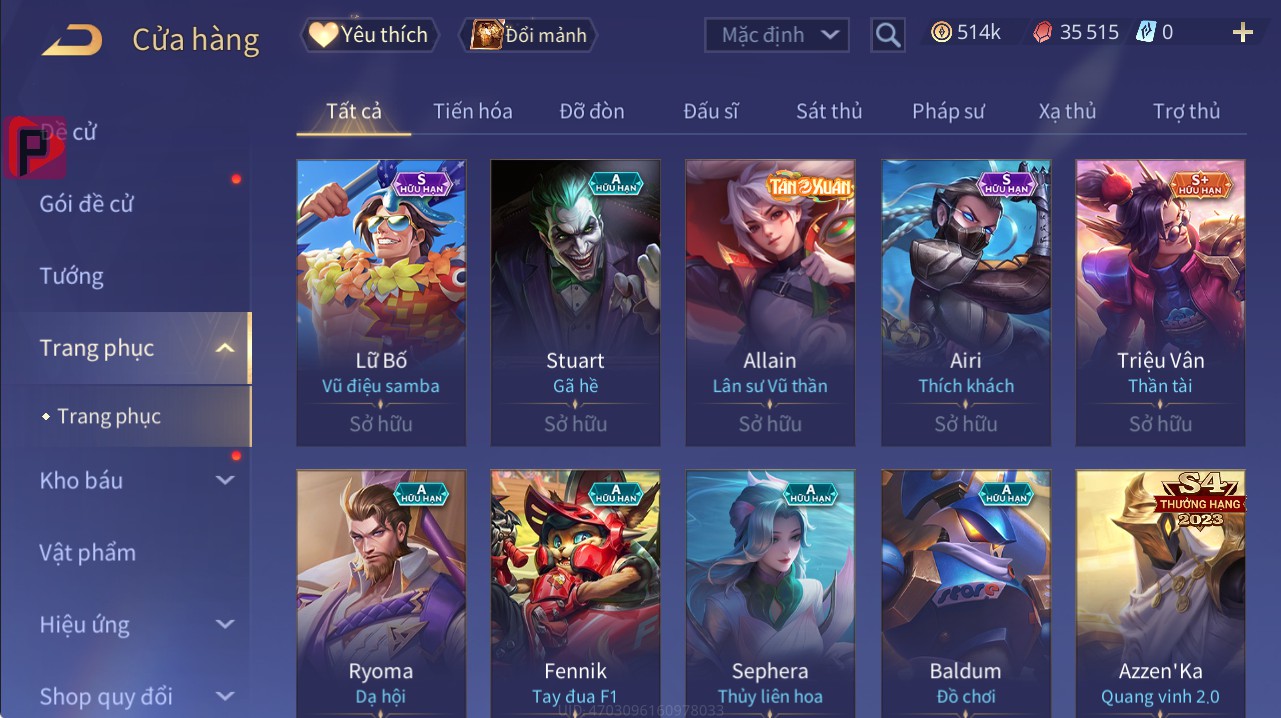Show the Sát thủ skins tab
This screenshot has height=718, width=1281.
829,111
